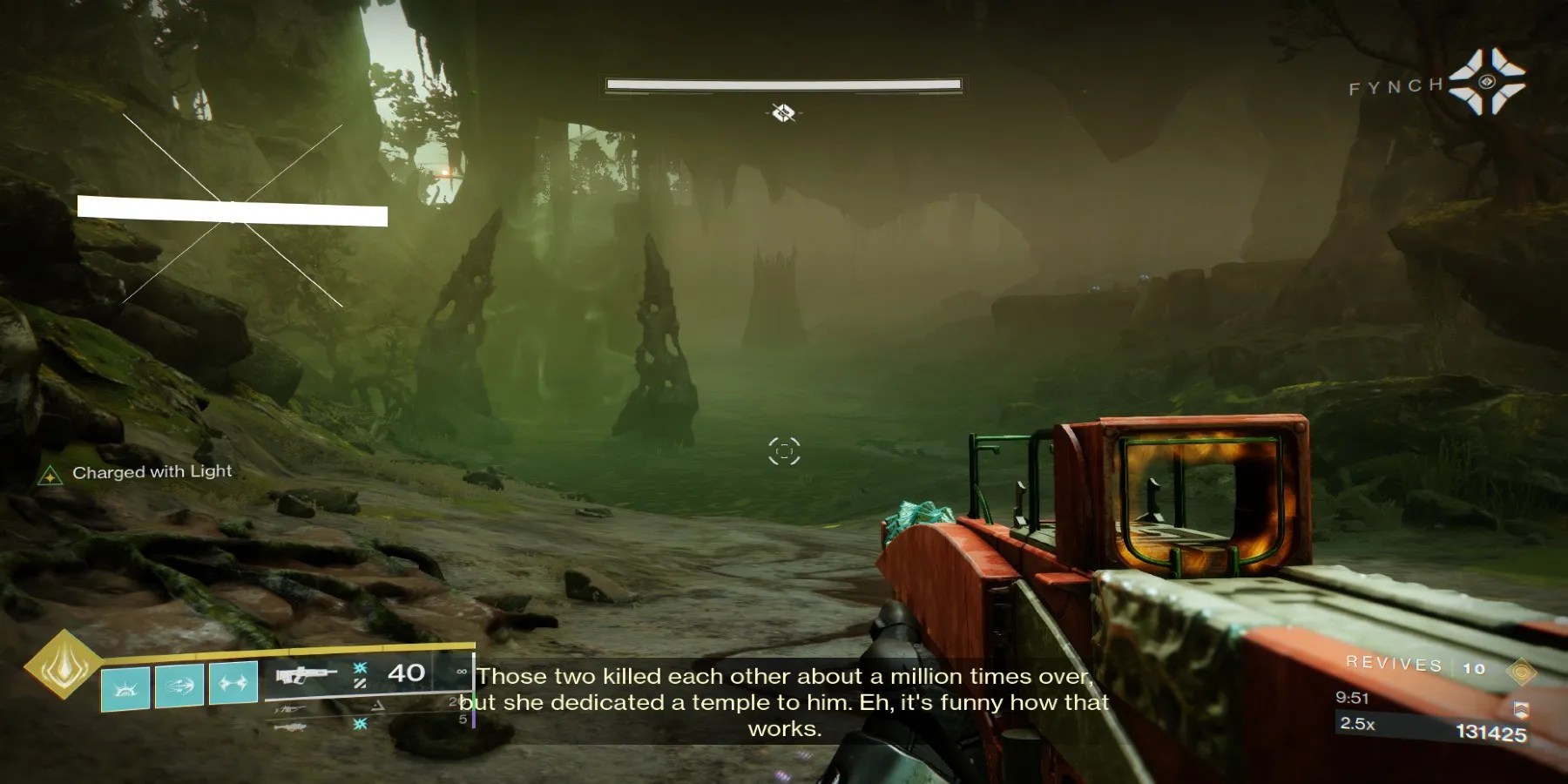
Task: Select the first teal class ability icon
Action: (x=125, y=687)
